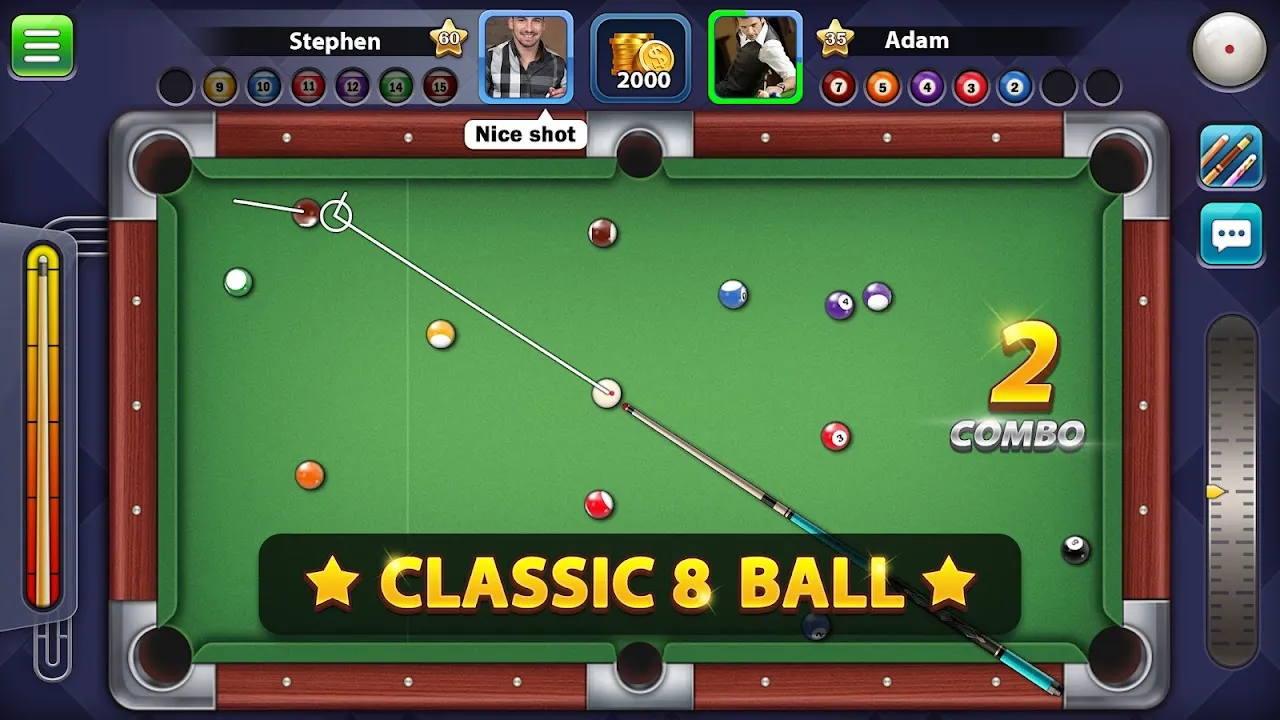Screen dimensions: 1280x720
Task: Click the 2 ball in Adam's tray
Action: (x=1013, y=86)
